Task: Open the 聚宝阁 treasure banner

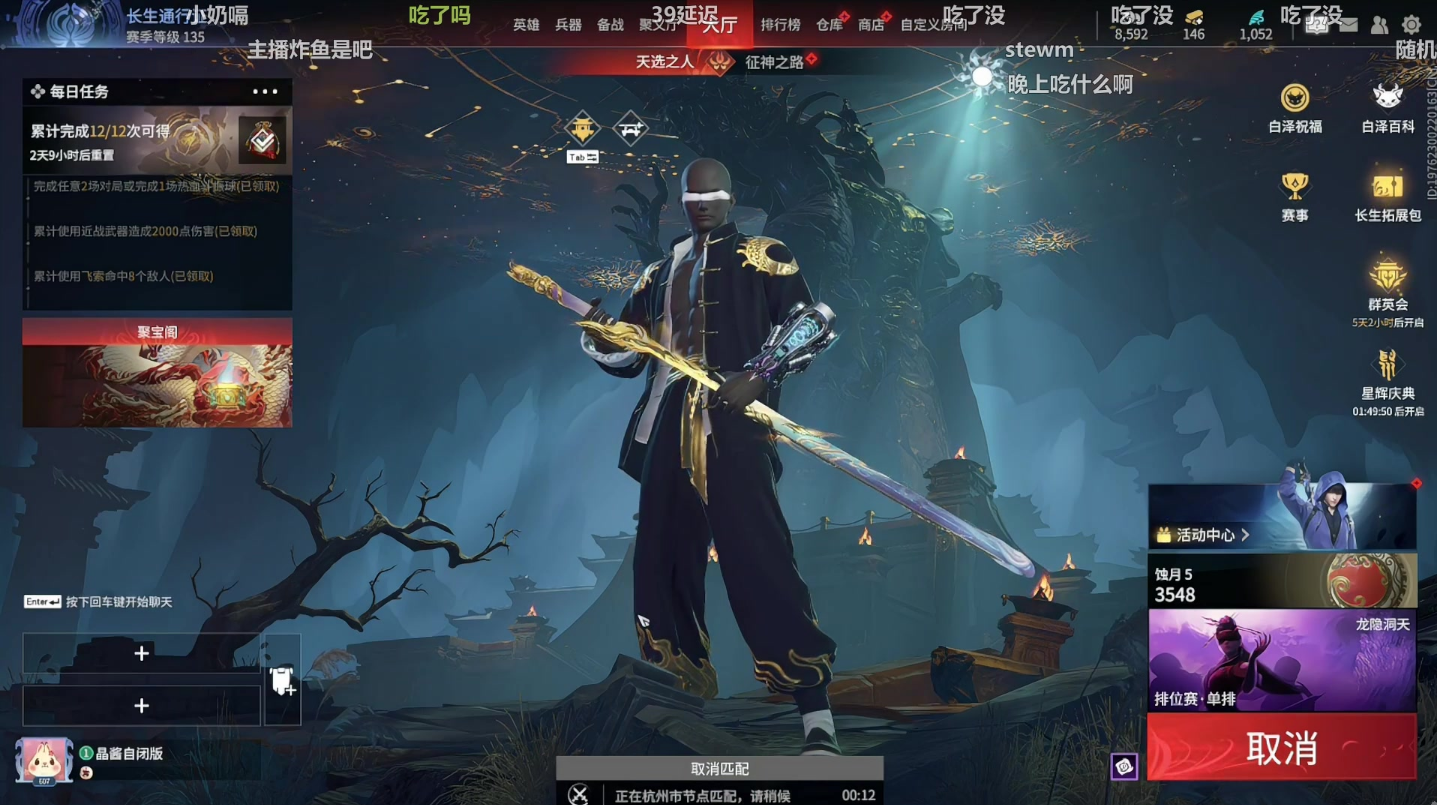Action: point(157,373)
